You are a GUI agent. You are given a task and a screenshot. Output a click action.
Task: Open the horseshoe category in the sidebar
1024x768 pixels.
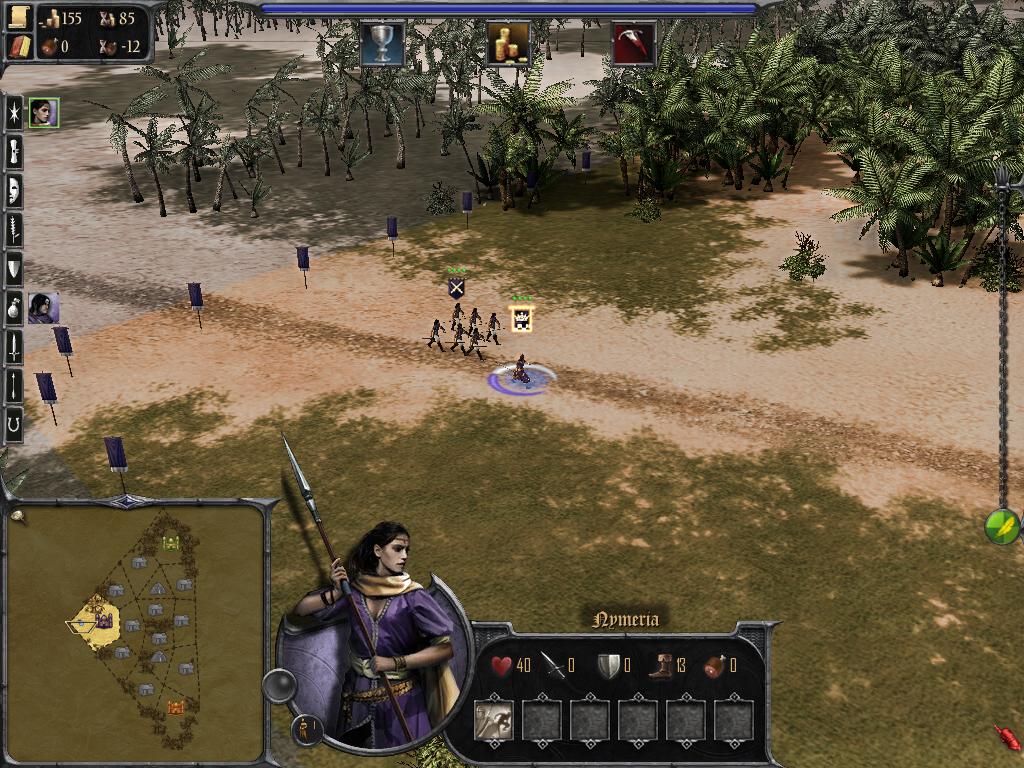pyautogui.click(x=14, y=424)
